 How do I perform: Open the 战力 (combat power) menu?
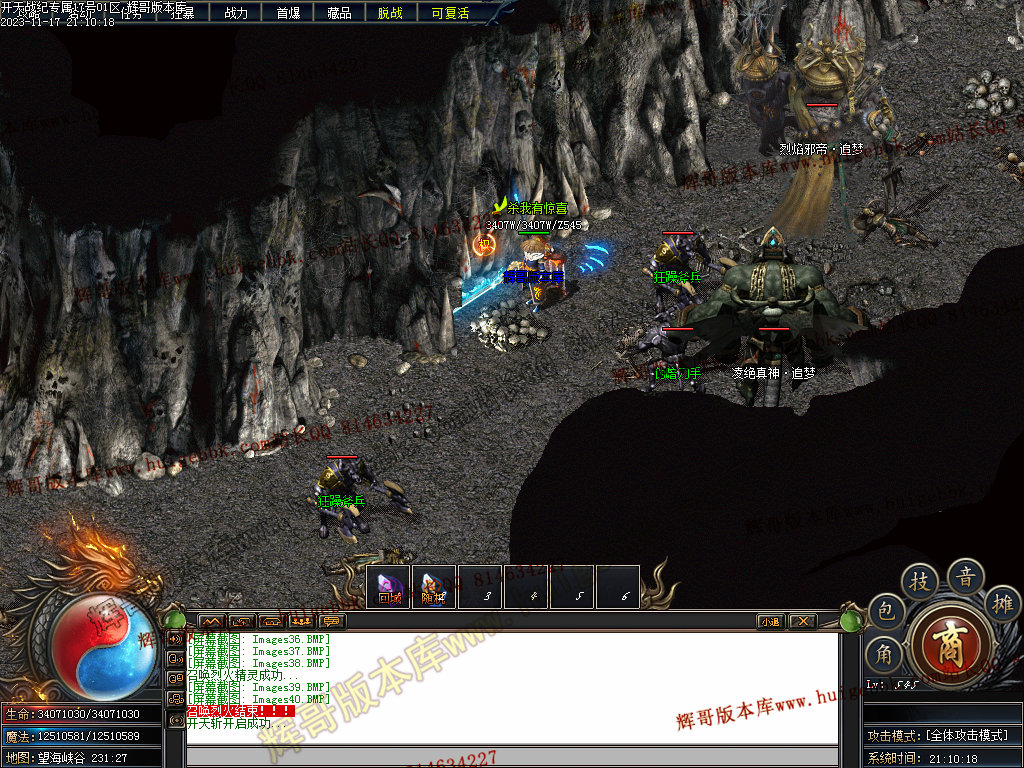(236, 13)
